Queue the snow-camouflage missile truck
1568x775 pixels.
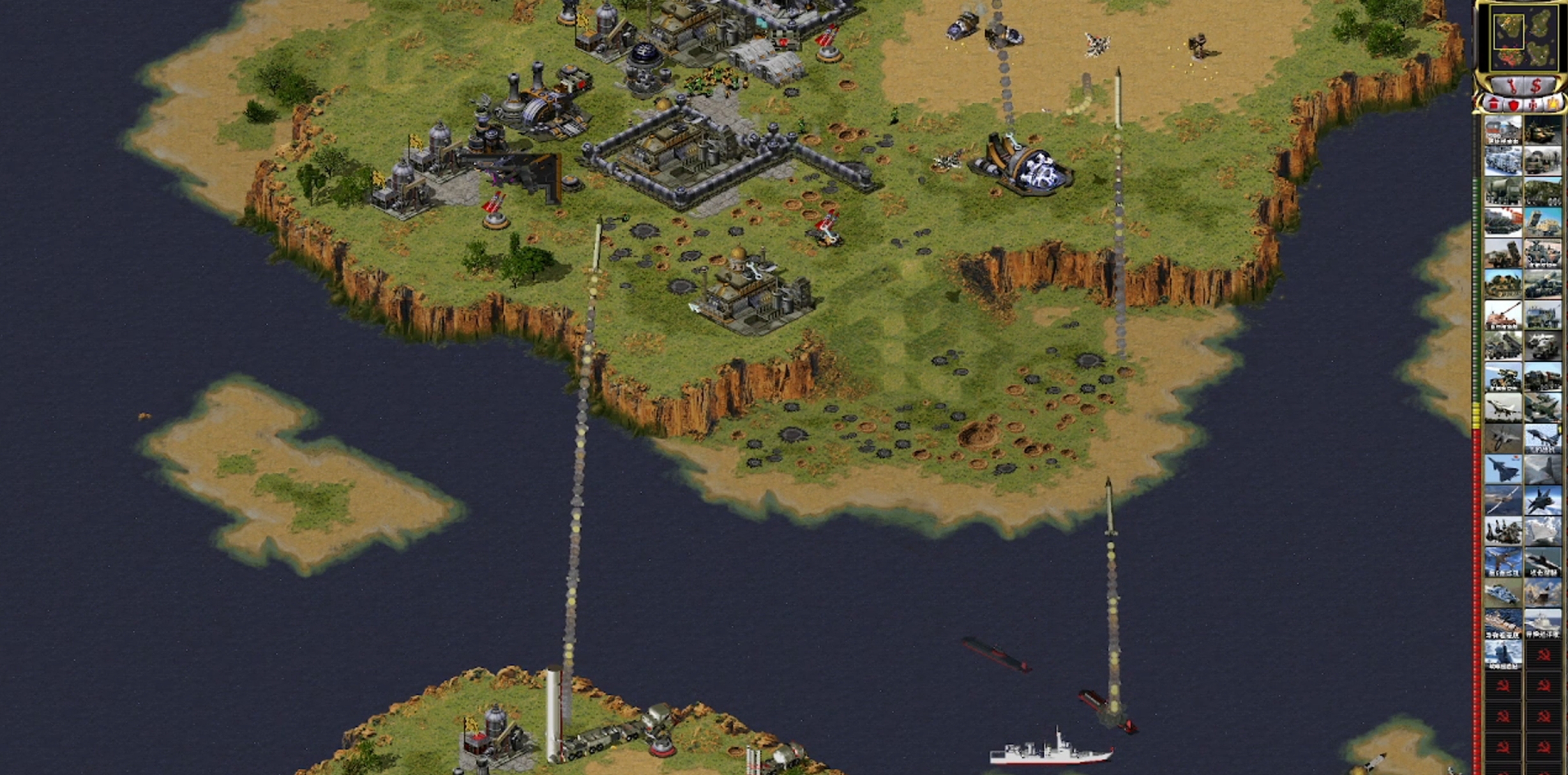(x=1503, y=161)
